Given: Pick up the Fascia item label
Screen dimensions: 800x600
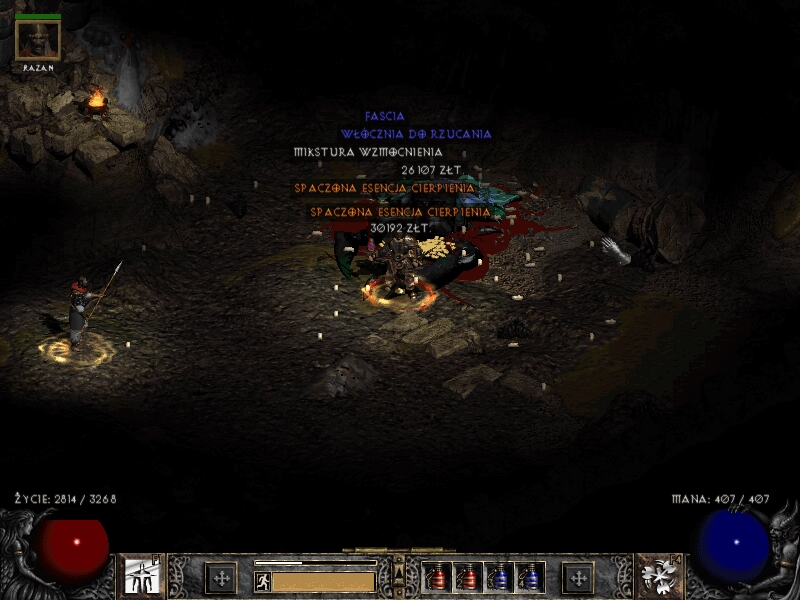Looking at the screenshot, I should [x=385, y=117].
